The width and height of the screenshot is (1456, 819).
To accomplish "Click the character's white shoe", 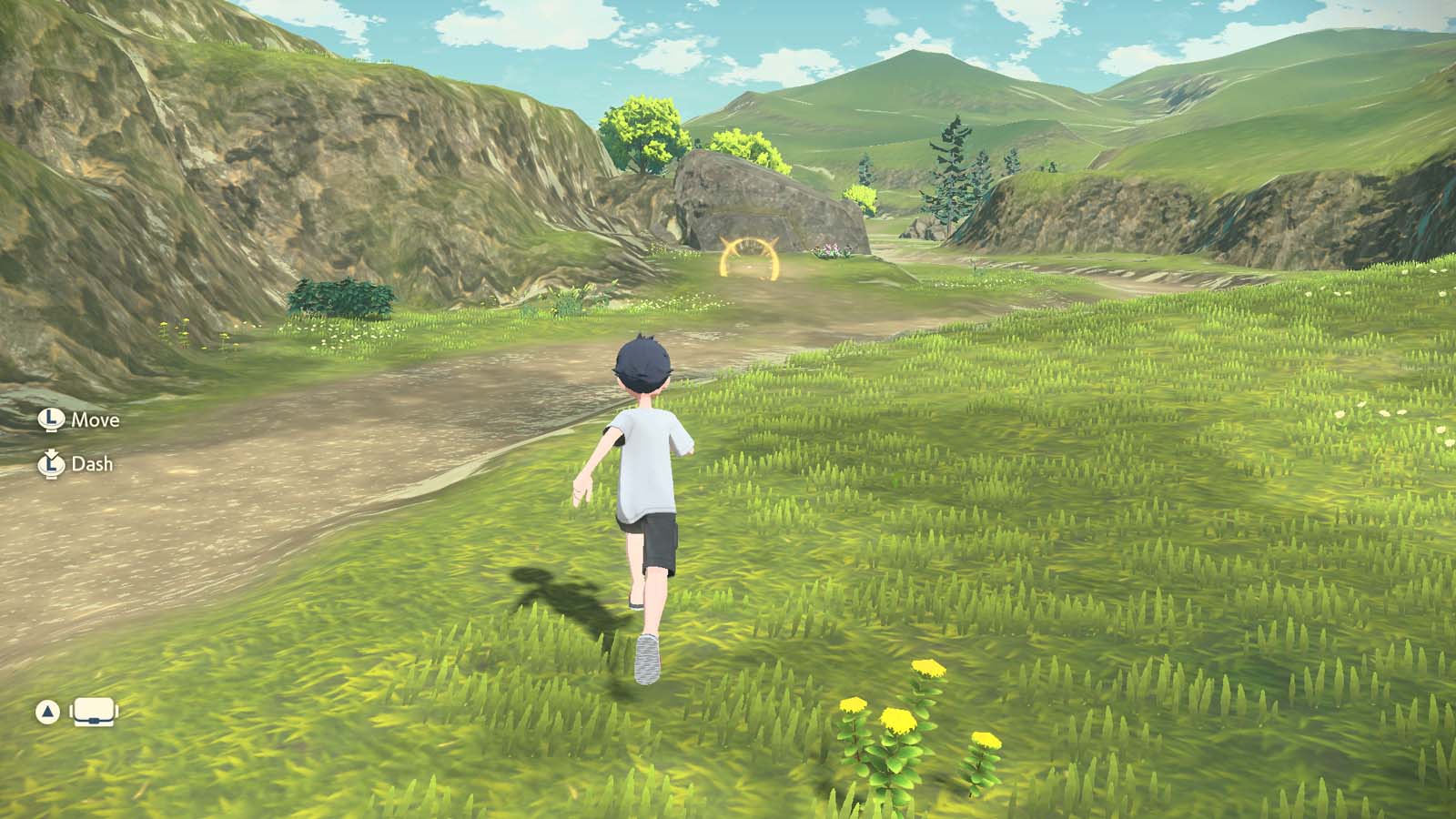I will 645,660.
